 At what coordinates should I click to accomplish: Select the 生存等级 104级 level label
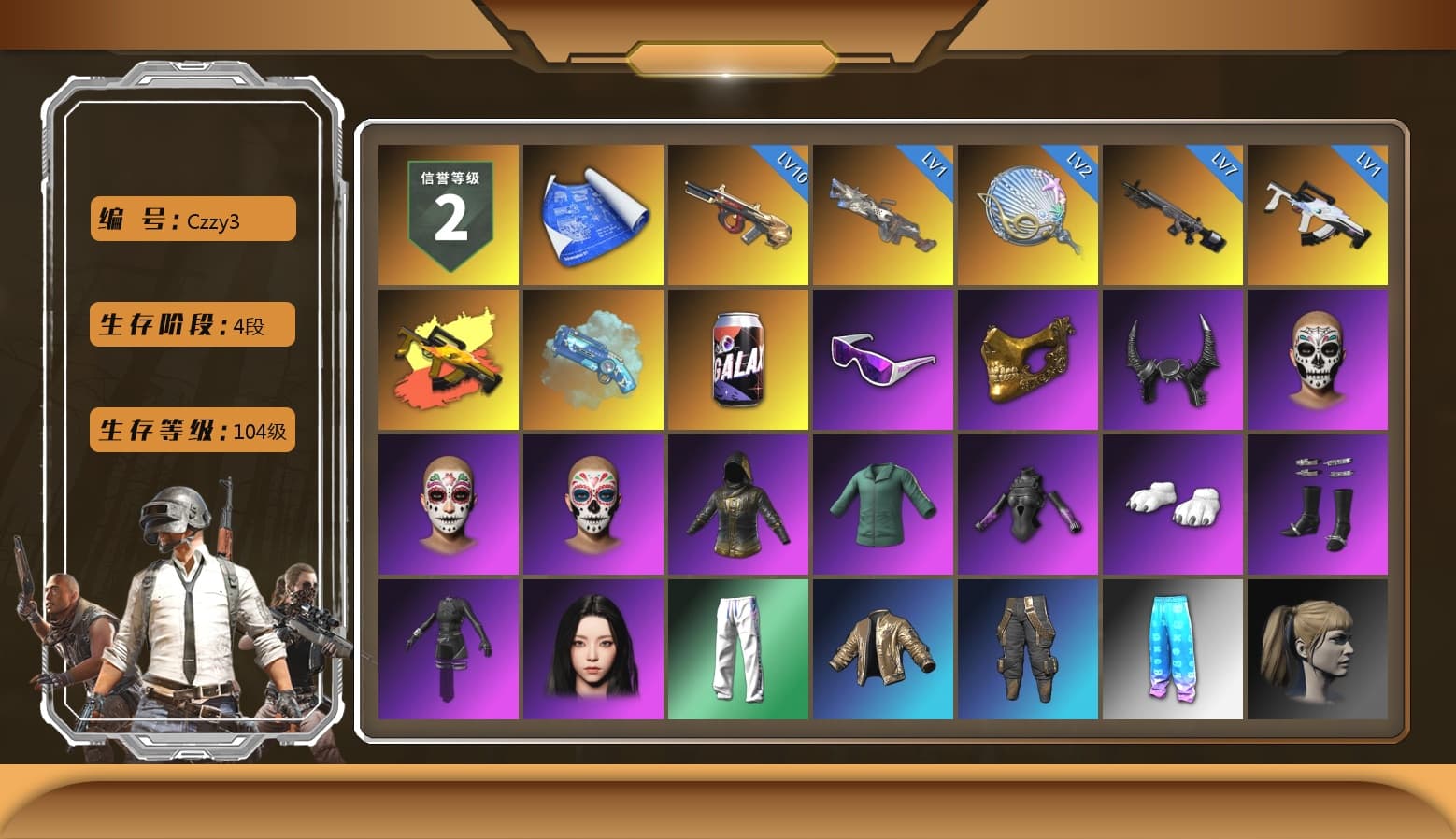[192, 431]
